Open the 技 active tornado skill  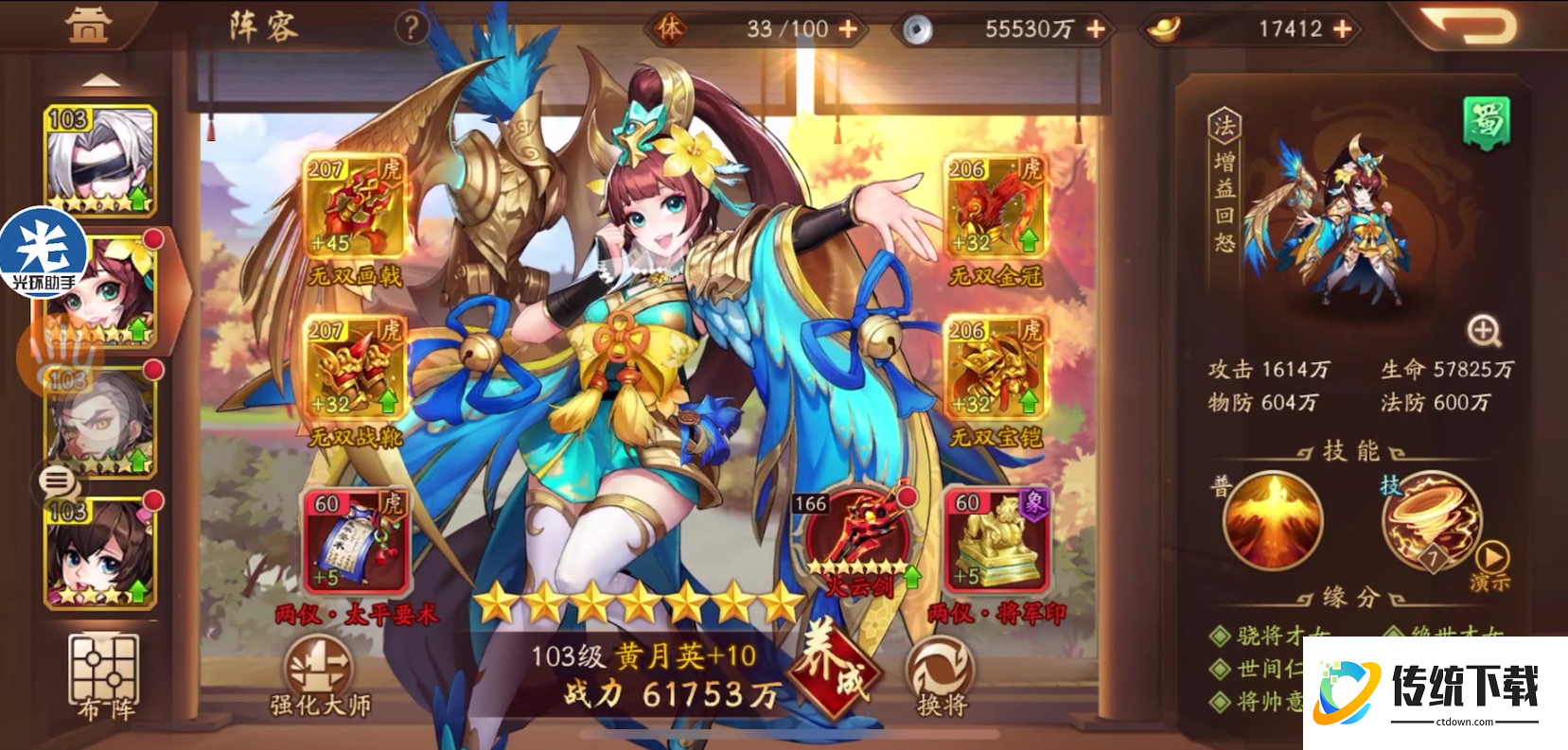click(1432, 520)
